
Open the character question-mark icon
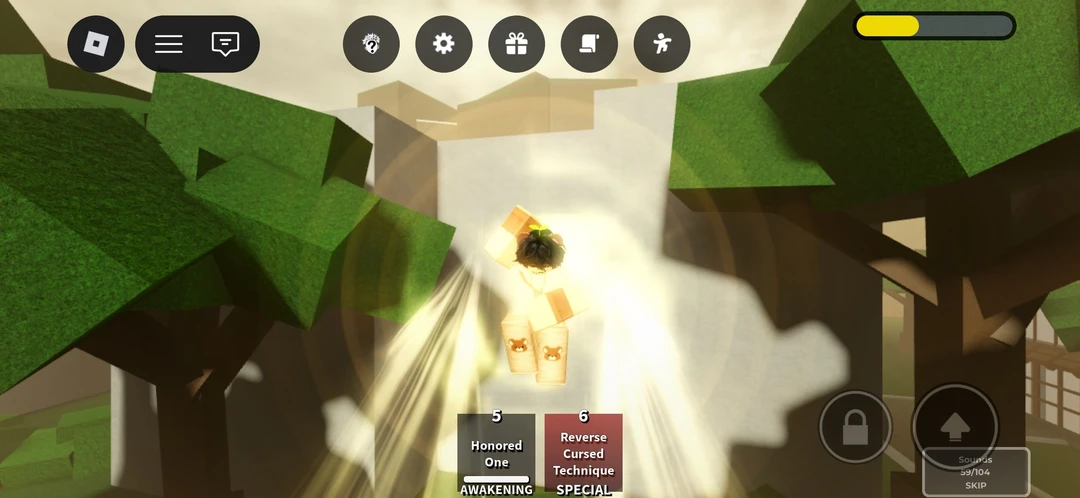coord(371,44)
